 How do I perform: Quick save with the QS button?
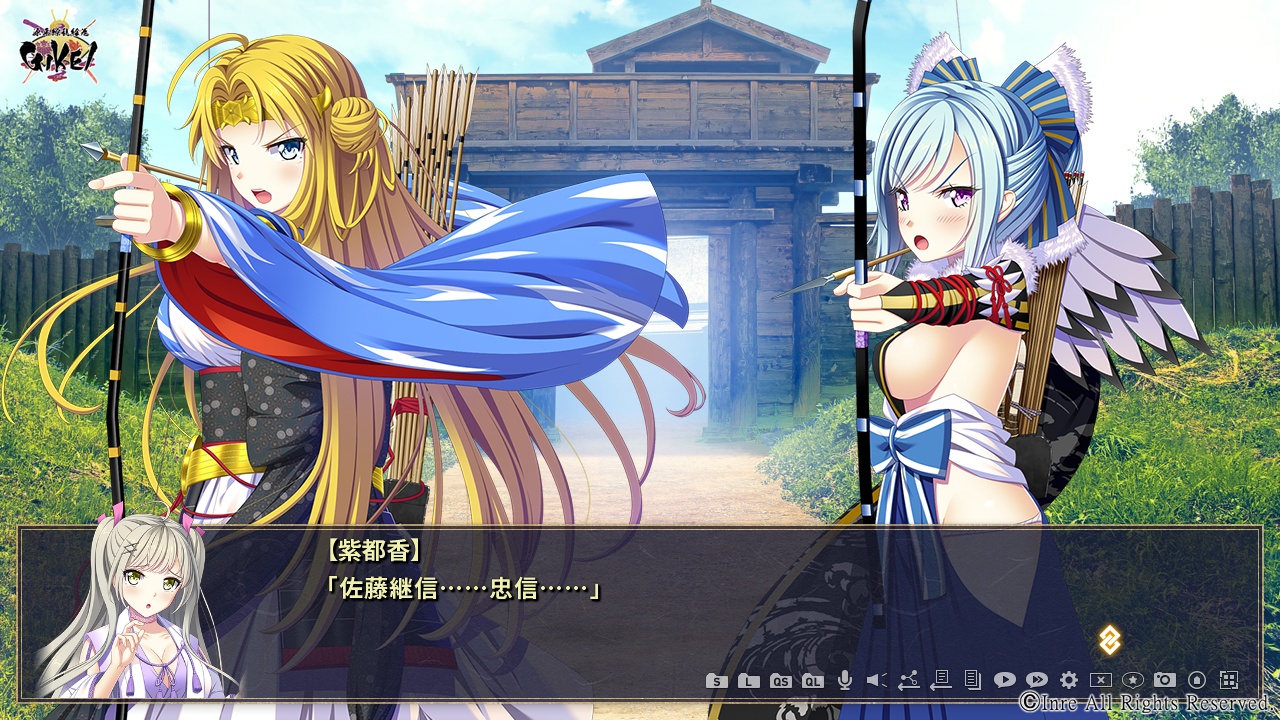(780, 681)
